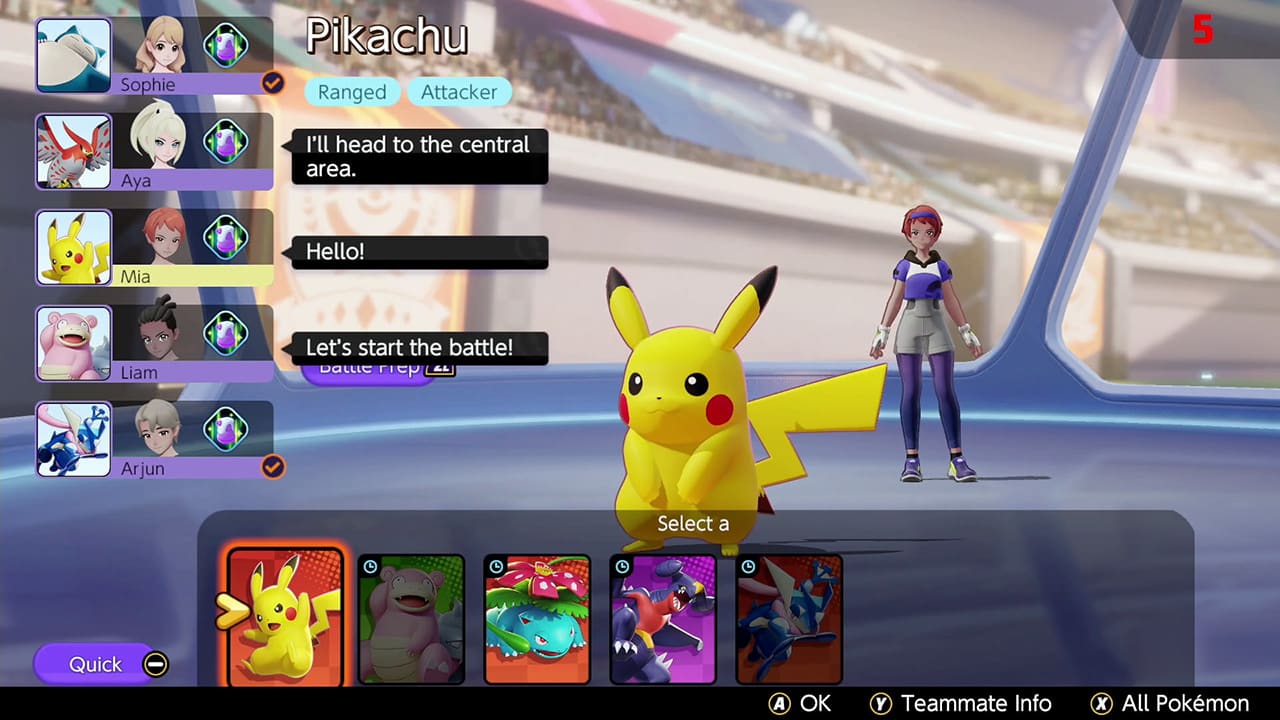
Task: Click the Snorlax portrait beside Sophie
Action: (x=73, y=56)
